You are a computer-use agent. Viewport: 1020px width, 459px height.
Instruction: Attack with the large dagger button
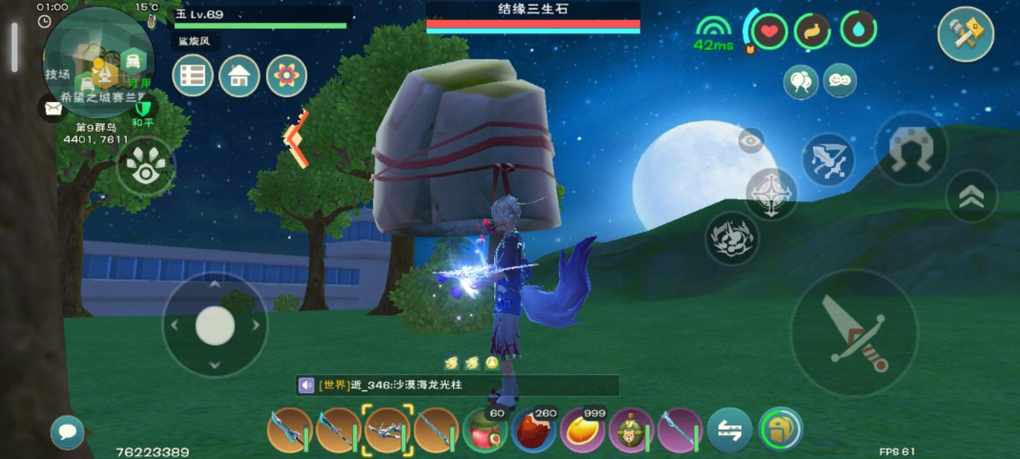coord(853,332)
